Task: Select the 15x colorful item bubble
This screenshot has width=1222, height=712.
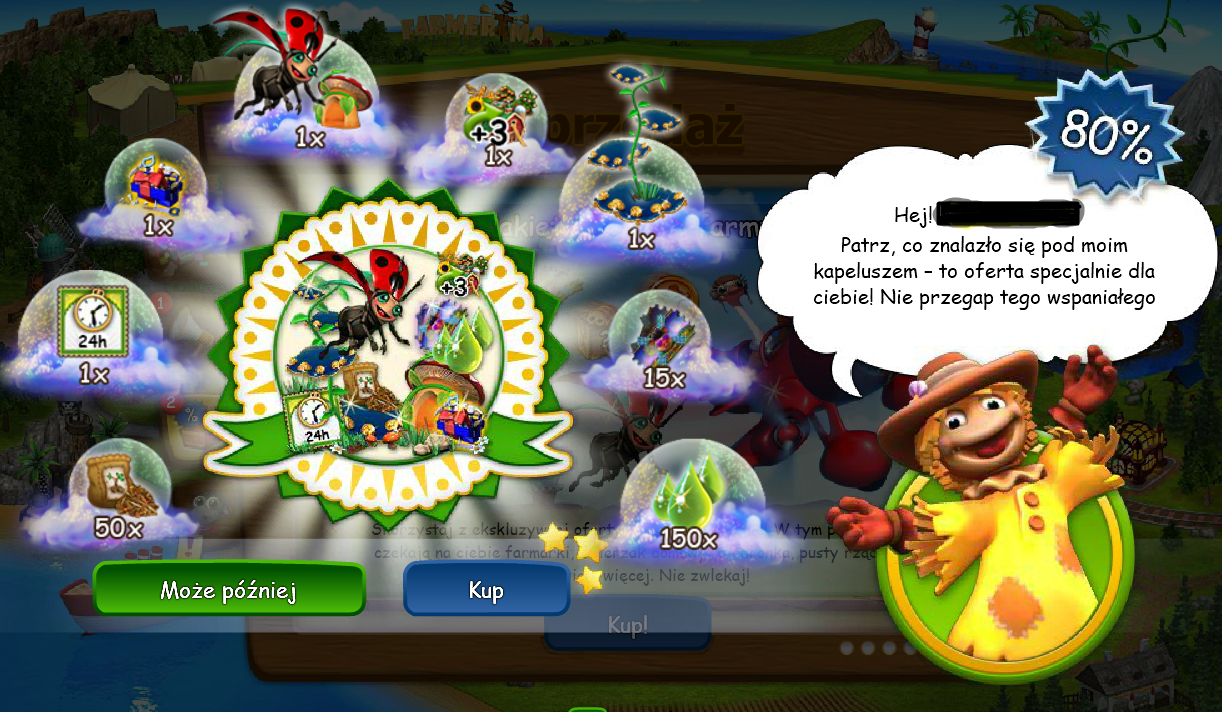Action: click(x=664, y=344)
